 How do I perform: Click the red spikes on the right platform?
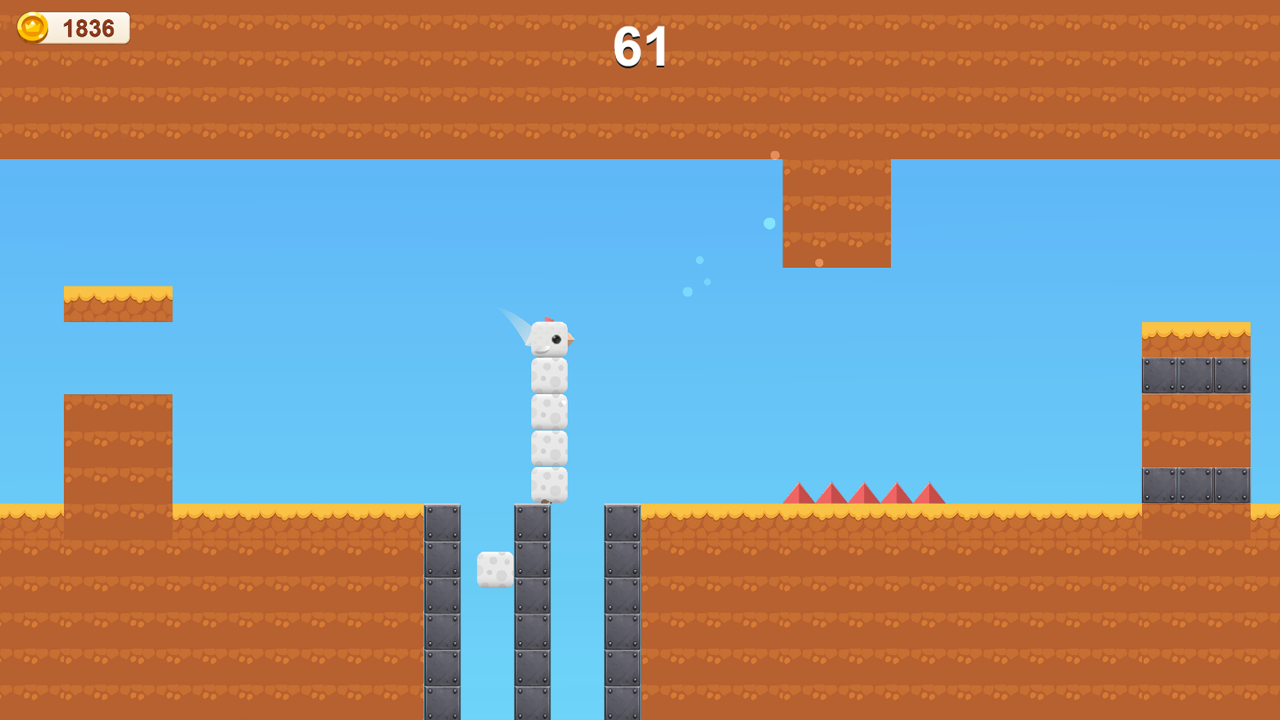[x=863, y=493]
